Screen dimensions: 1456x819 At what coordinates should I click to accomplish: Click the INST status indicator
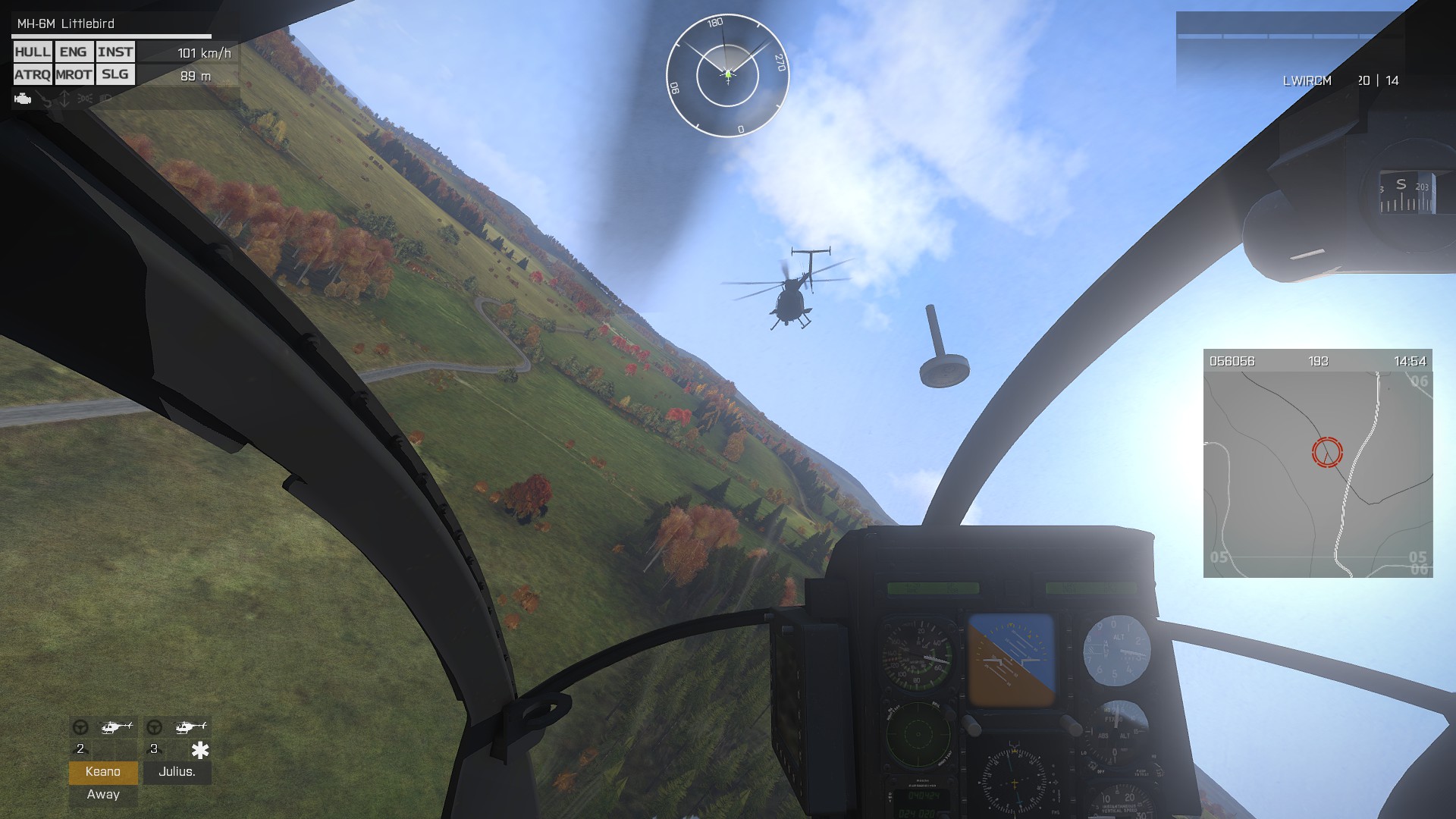(x=115, y=52)
